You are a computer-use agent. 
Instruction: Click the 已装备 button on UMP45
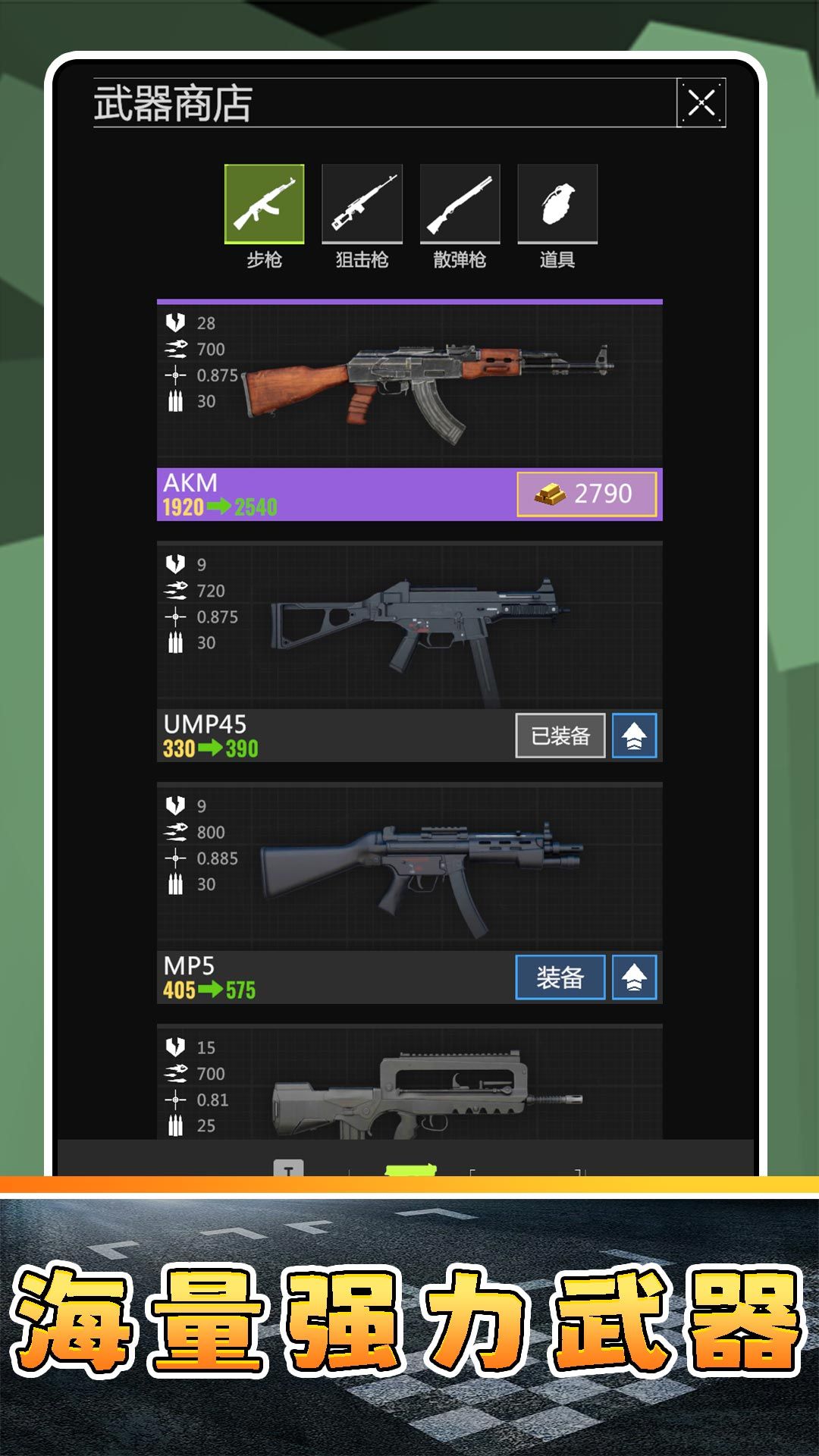coord(560,736)
